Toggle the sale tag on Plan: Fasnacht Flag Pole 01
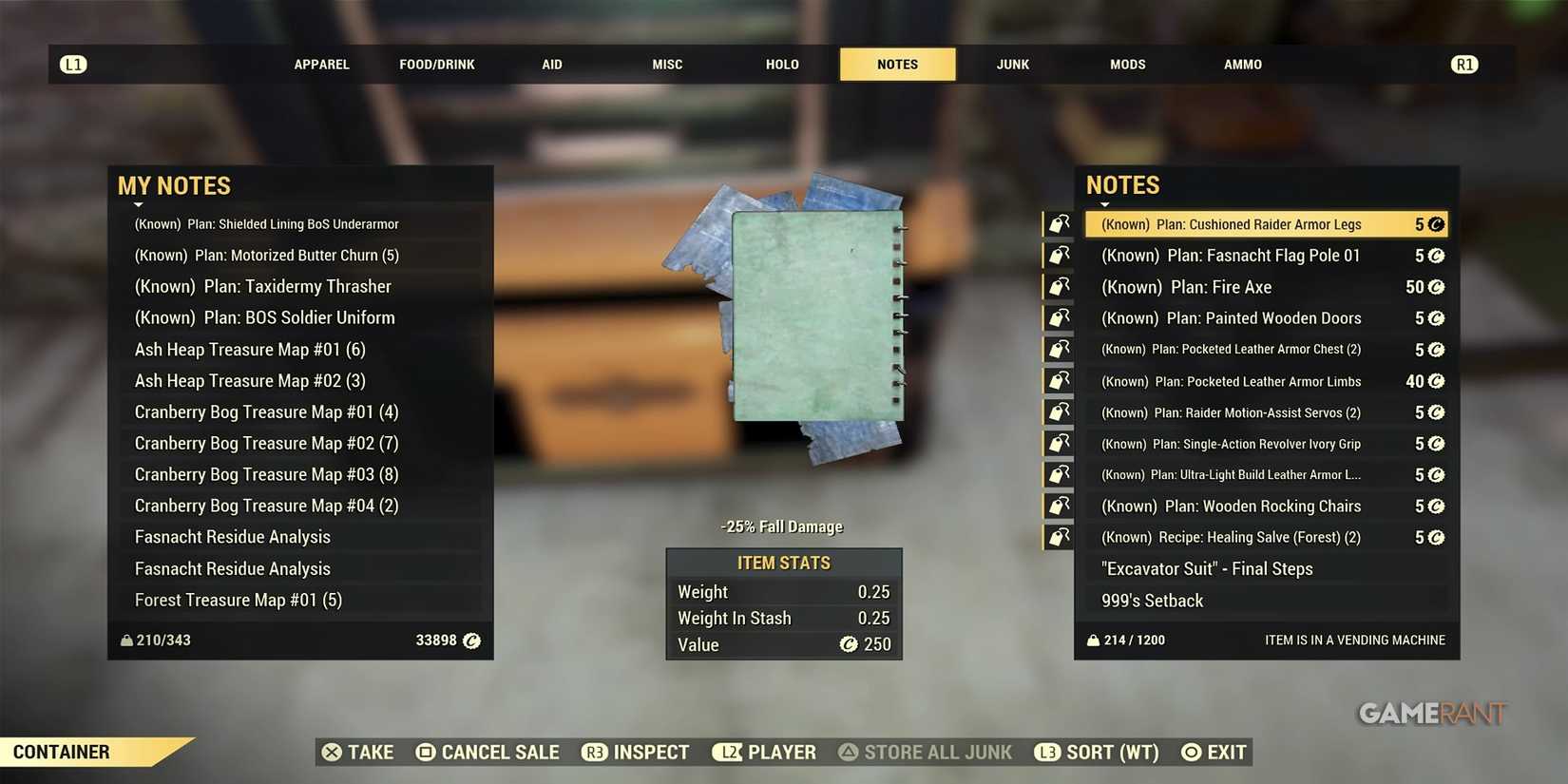The height and width of the screenshot is (784, 1568). point(1058,255)
